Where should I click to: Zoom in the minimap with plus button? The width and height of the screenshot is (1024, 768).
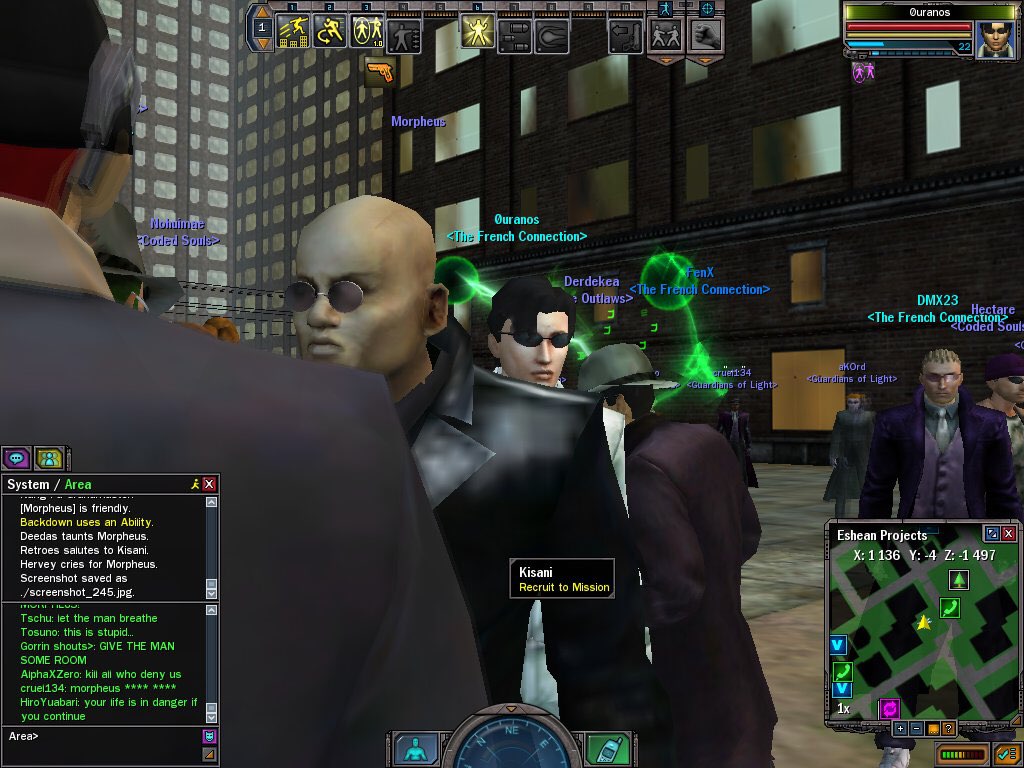click(x=901, y=728)
